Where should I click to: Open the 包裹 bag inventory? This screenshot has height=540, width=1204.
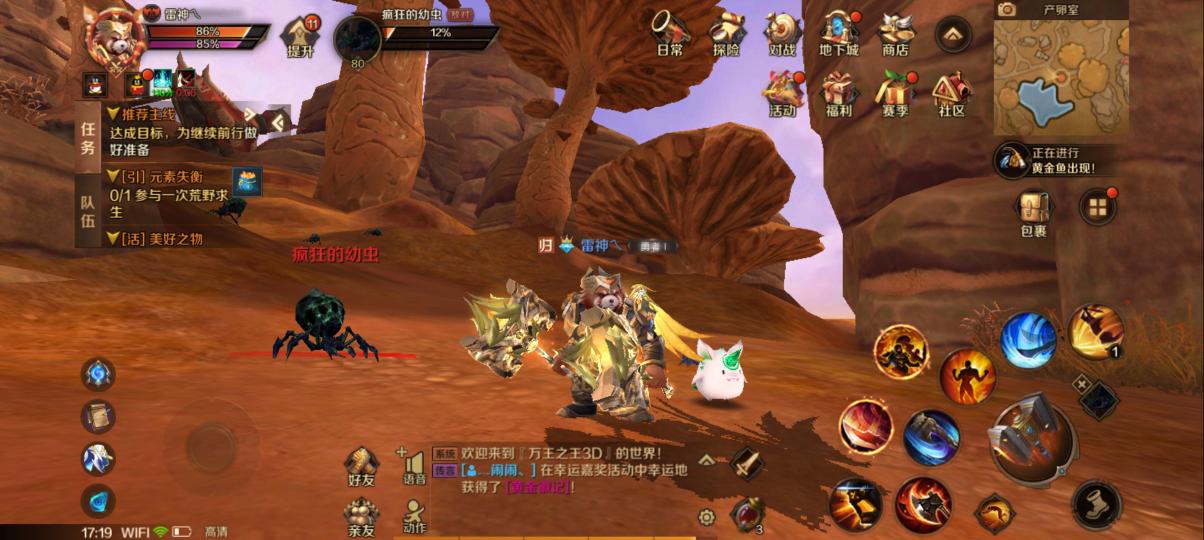click(x=1033, y=213)
